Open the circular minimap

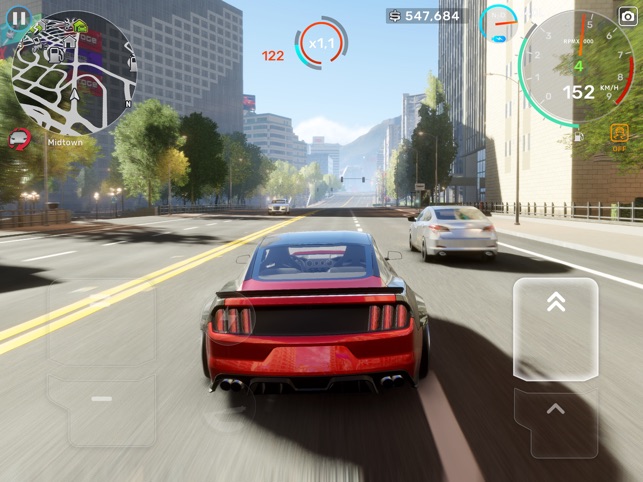coord(76,72)
